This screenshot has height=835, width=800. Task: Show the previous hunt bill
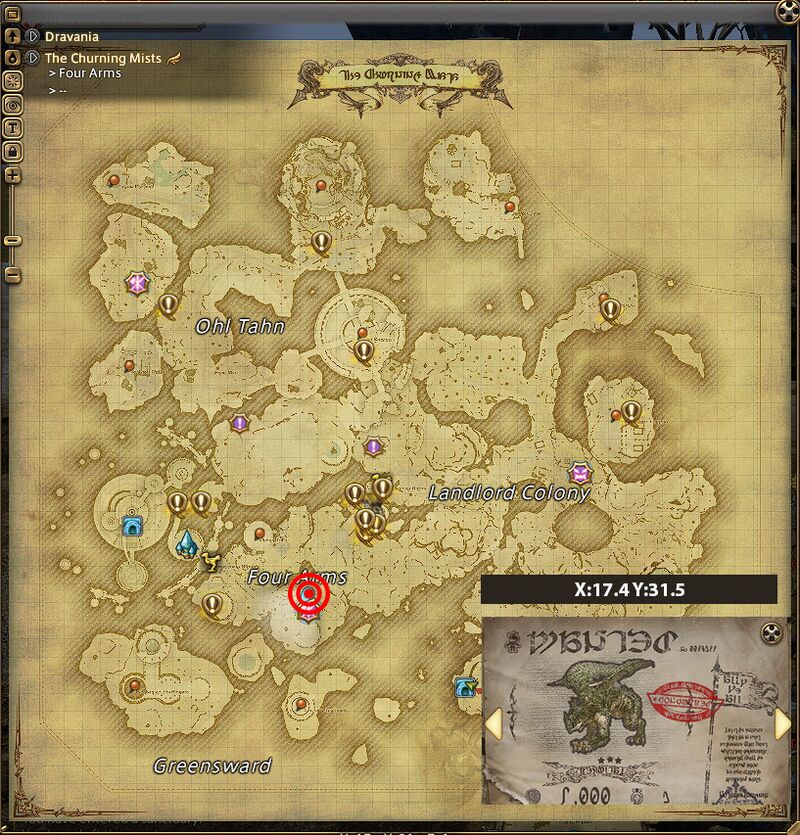pos(493,723)
